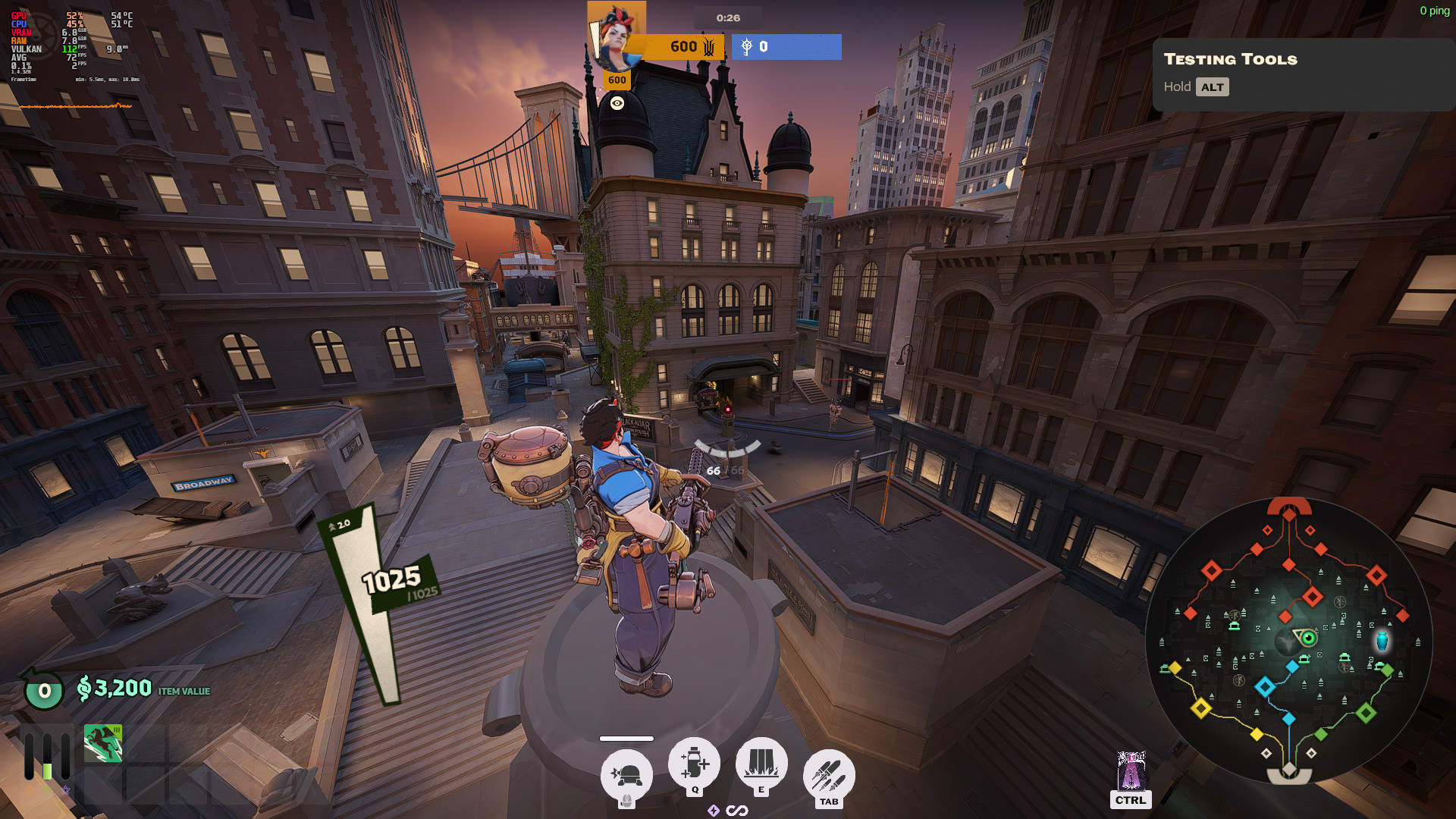Activate the turret deploy ability
Image resolution: width=1456 pixels, height=819 pixels.
(626, 776)
